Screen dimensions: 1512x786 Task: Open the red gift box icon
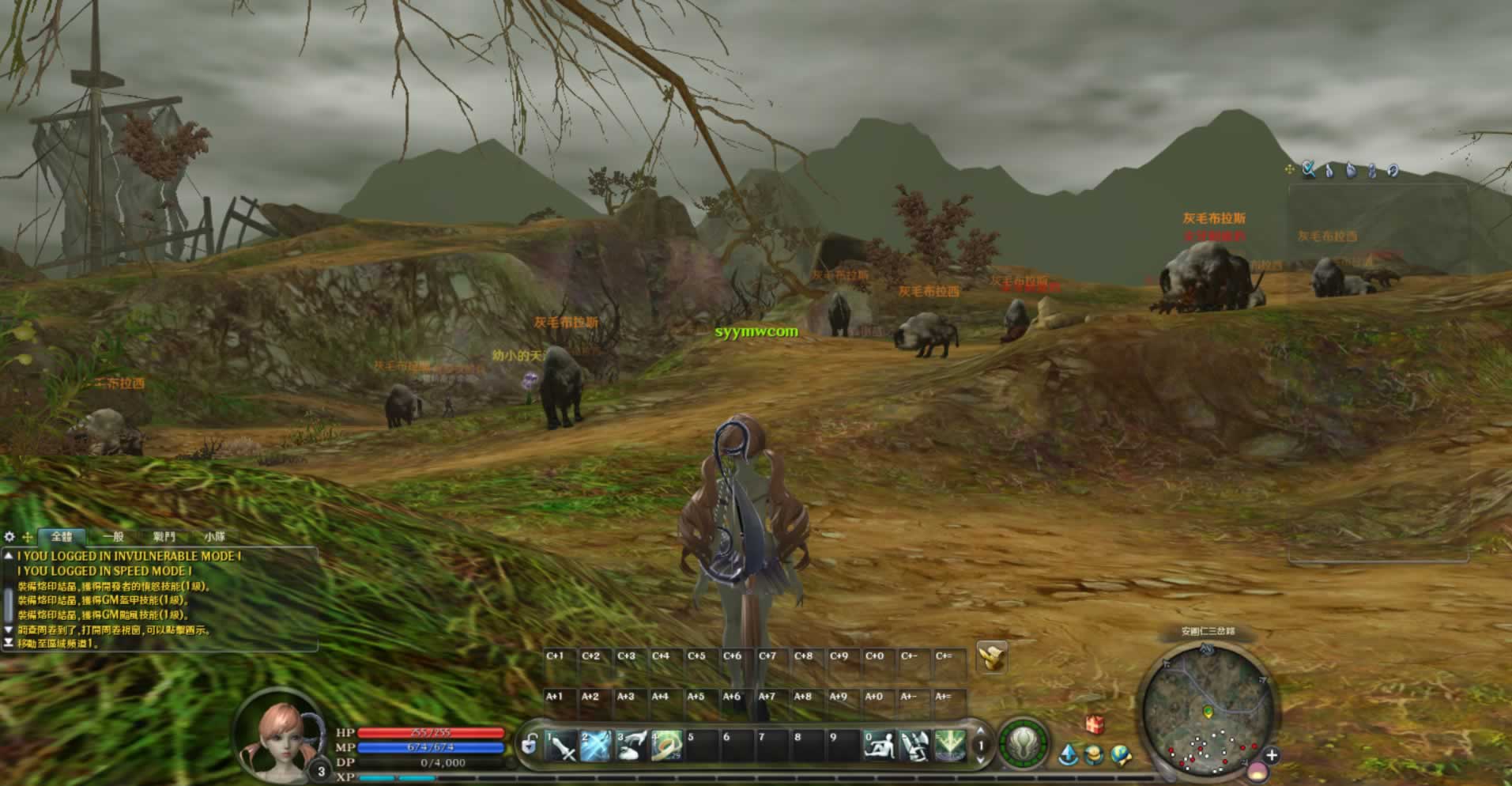[1094, 724]
